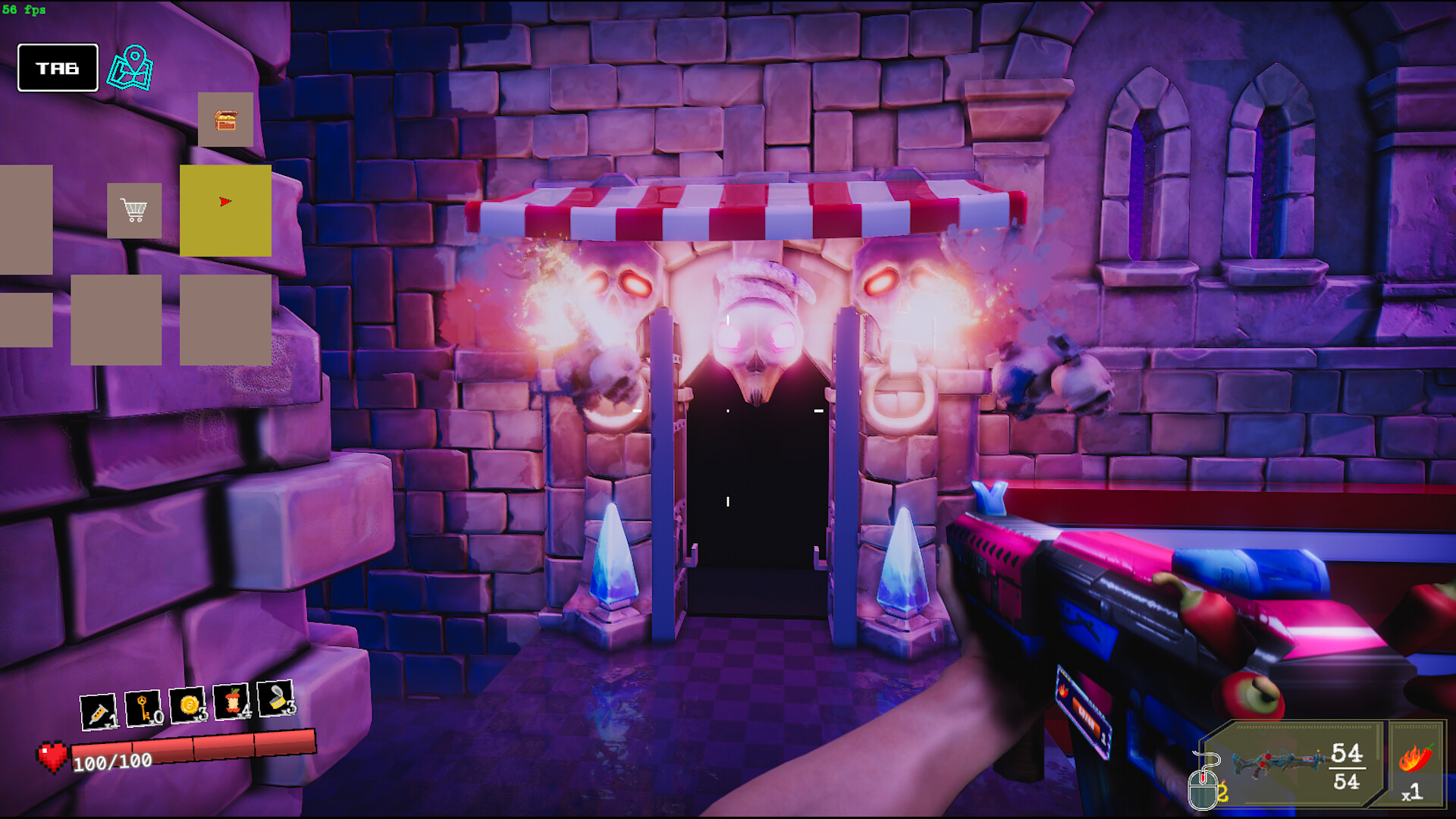This screenshot has width=1456, height=819.
Task: Open the map using the TAB button
Action: pyautogui.click(x=58, y=68)
